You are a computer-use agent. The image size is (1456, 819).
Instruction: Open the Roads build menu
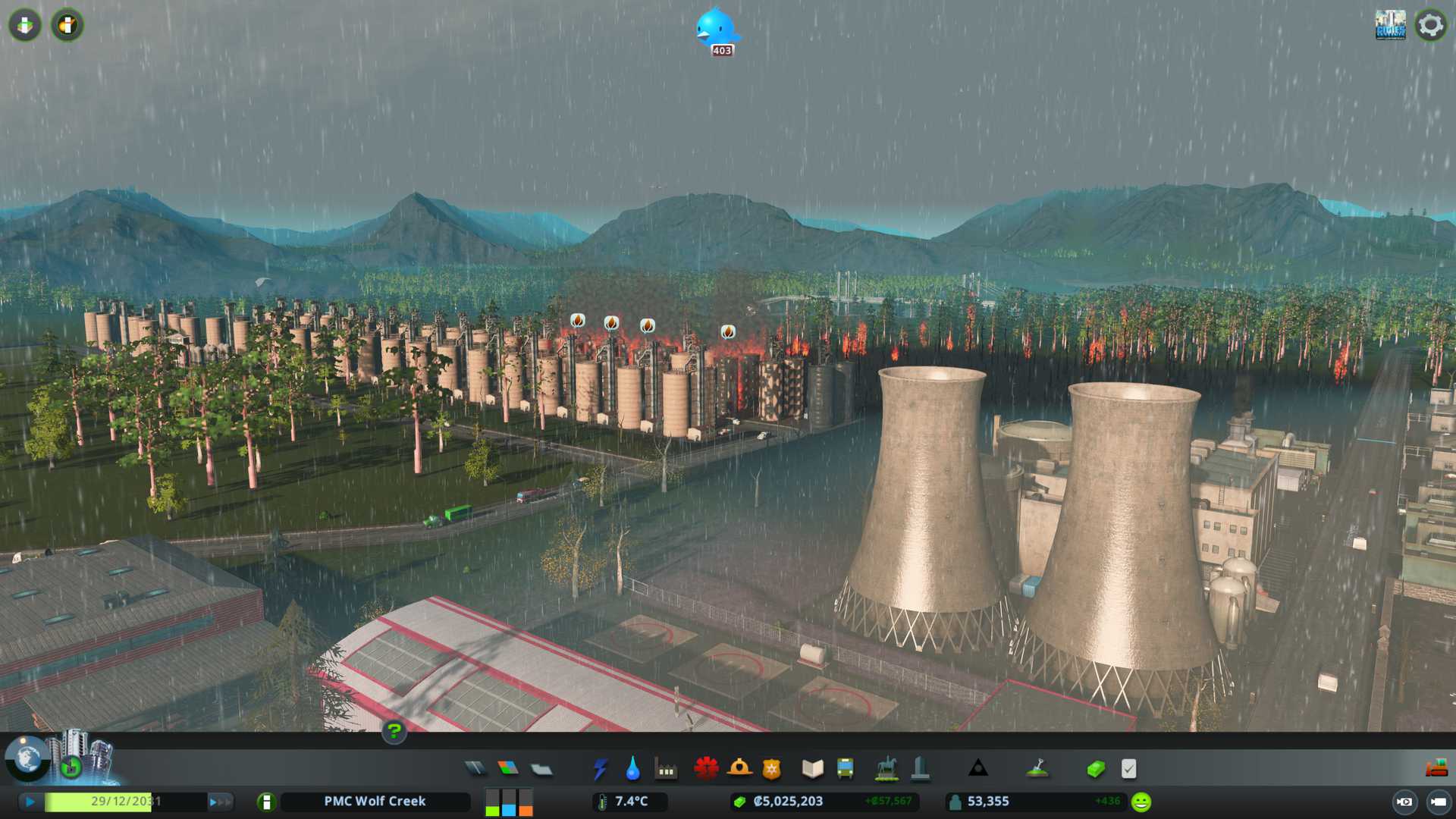[475, 769]
